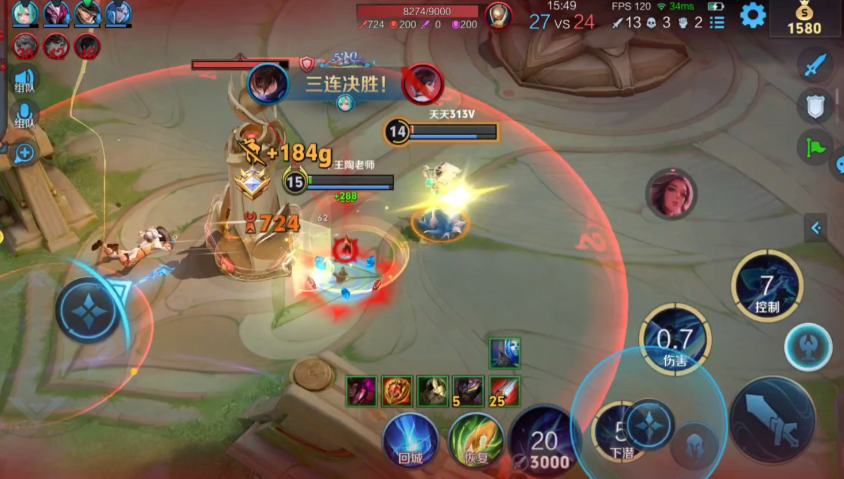Use the 恢复 heal button
This screenshot has width=844, height=479.
point(475,441)
